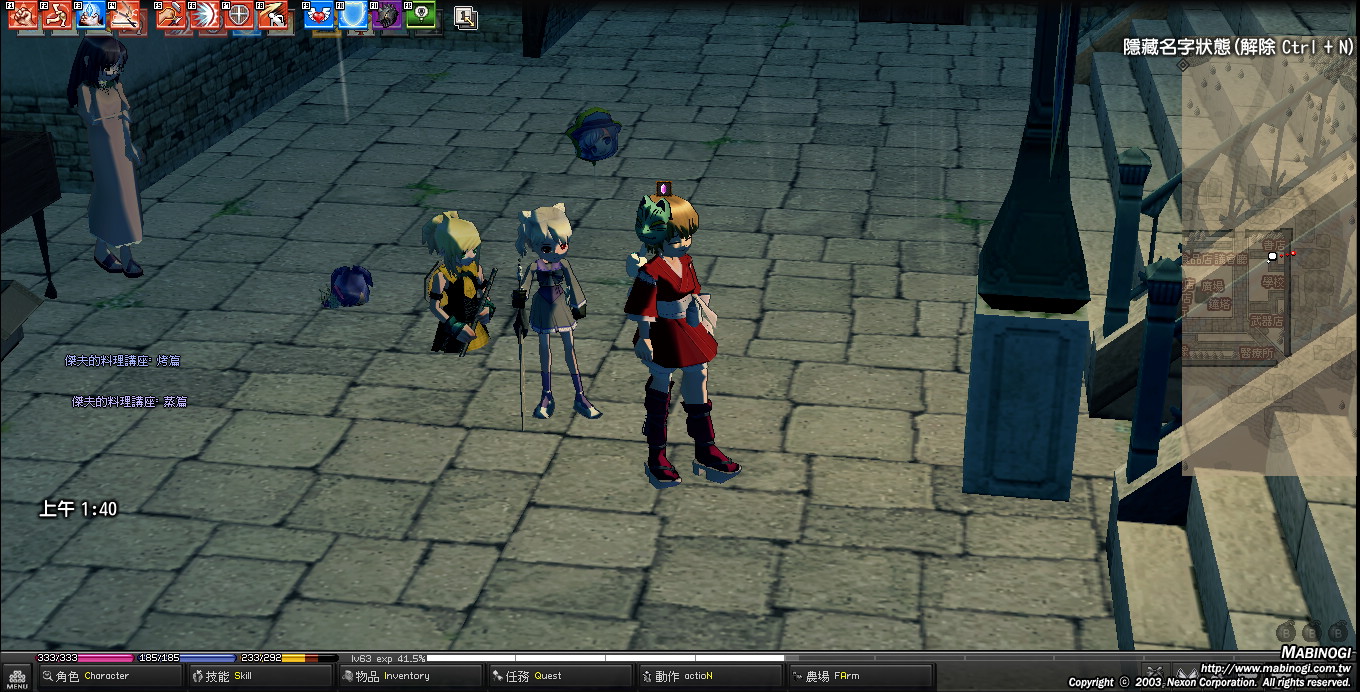The height and width of the screenshot is (692, 1360).
Task: Select the F7 round shield defense skill
Action: (240, 15)
